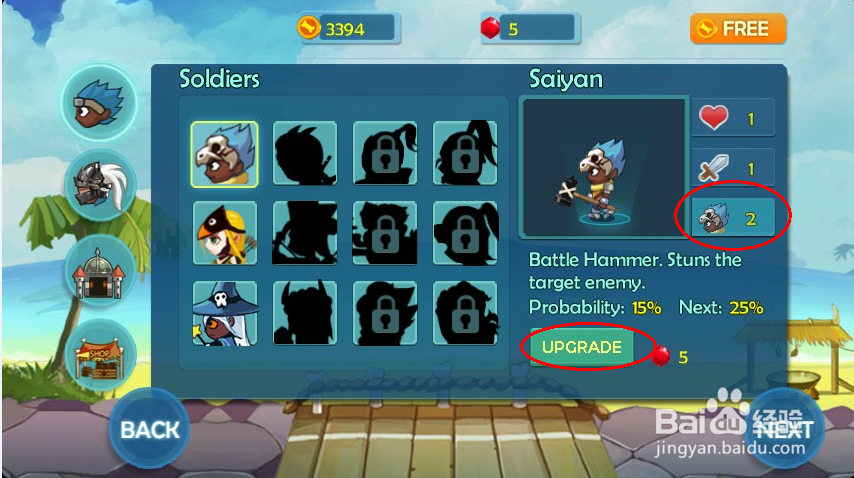
Task: Claim FREE coins button
Action: [x=737, y=29]
